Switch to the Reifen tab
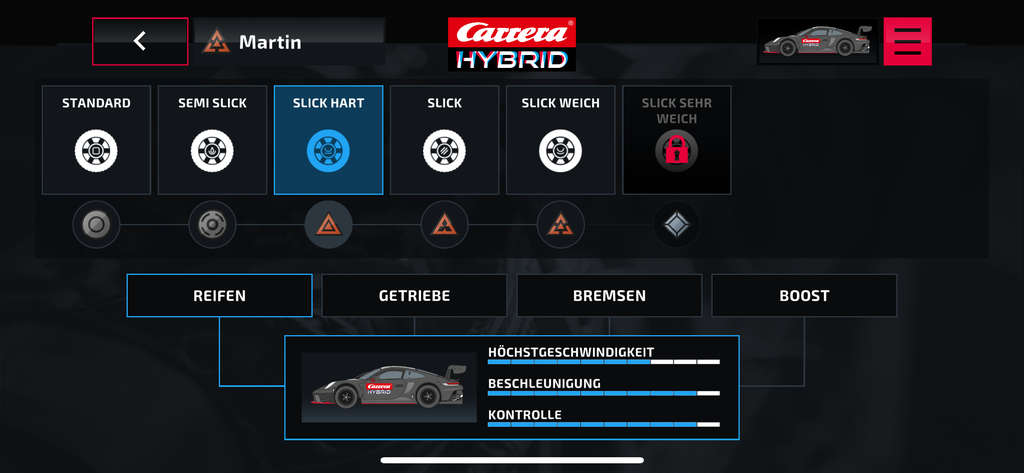 pos(219,296)
